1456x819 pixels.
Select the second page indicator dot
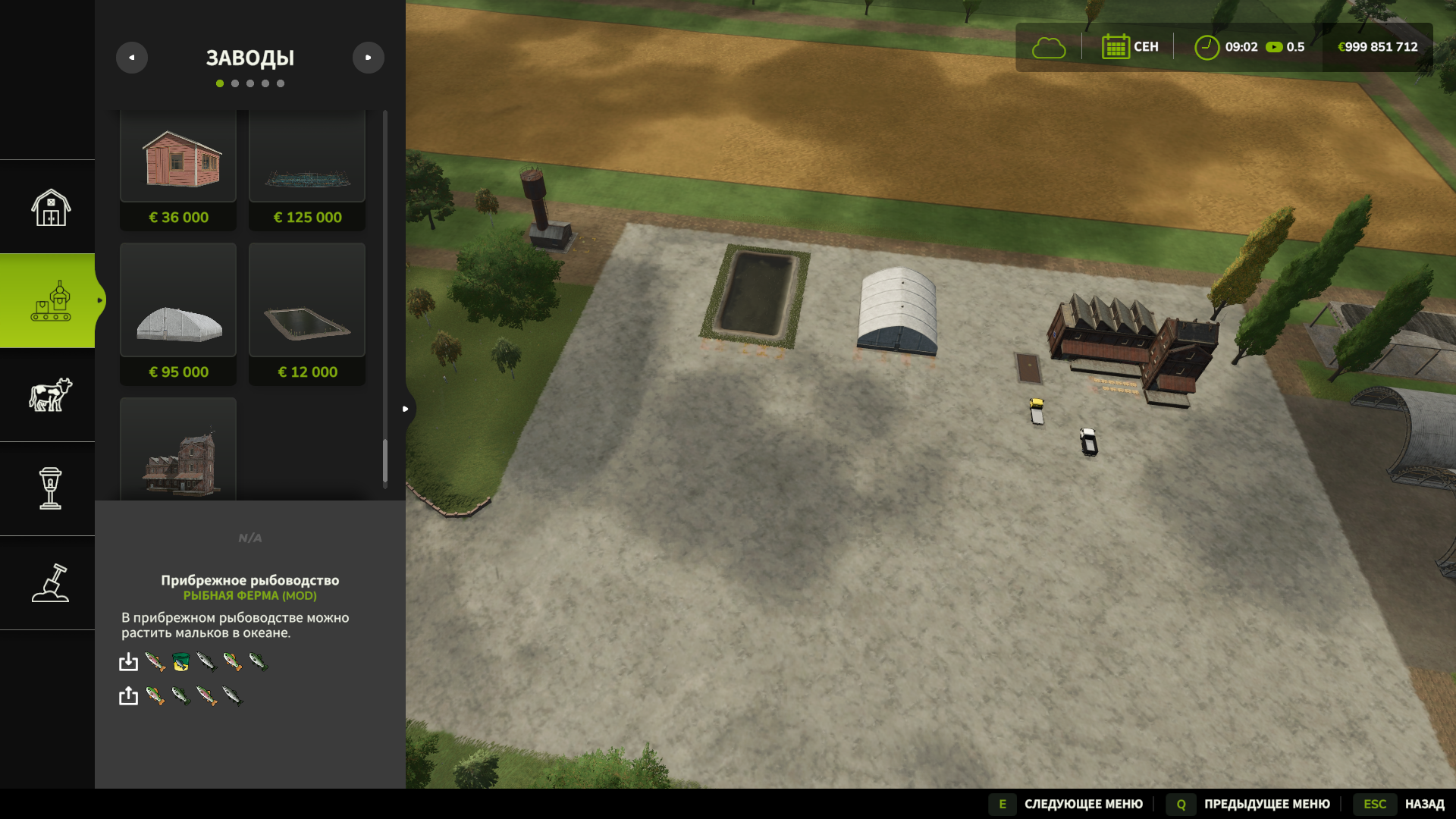[x=235, y=83]
